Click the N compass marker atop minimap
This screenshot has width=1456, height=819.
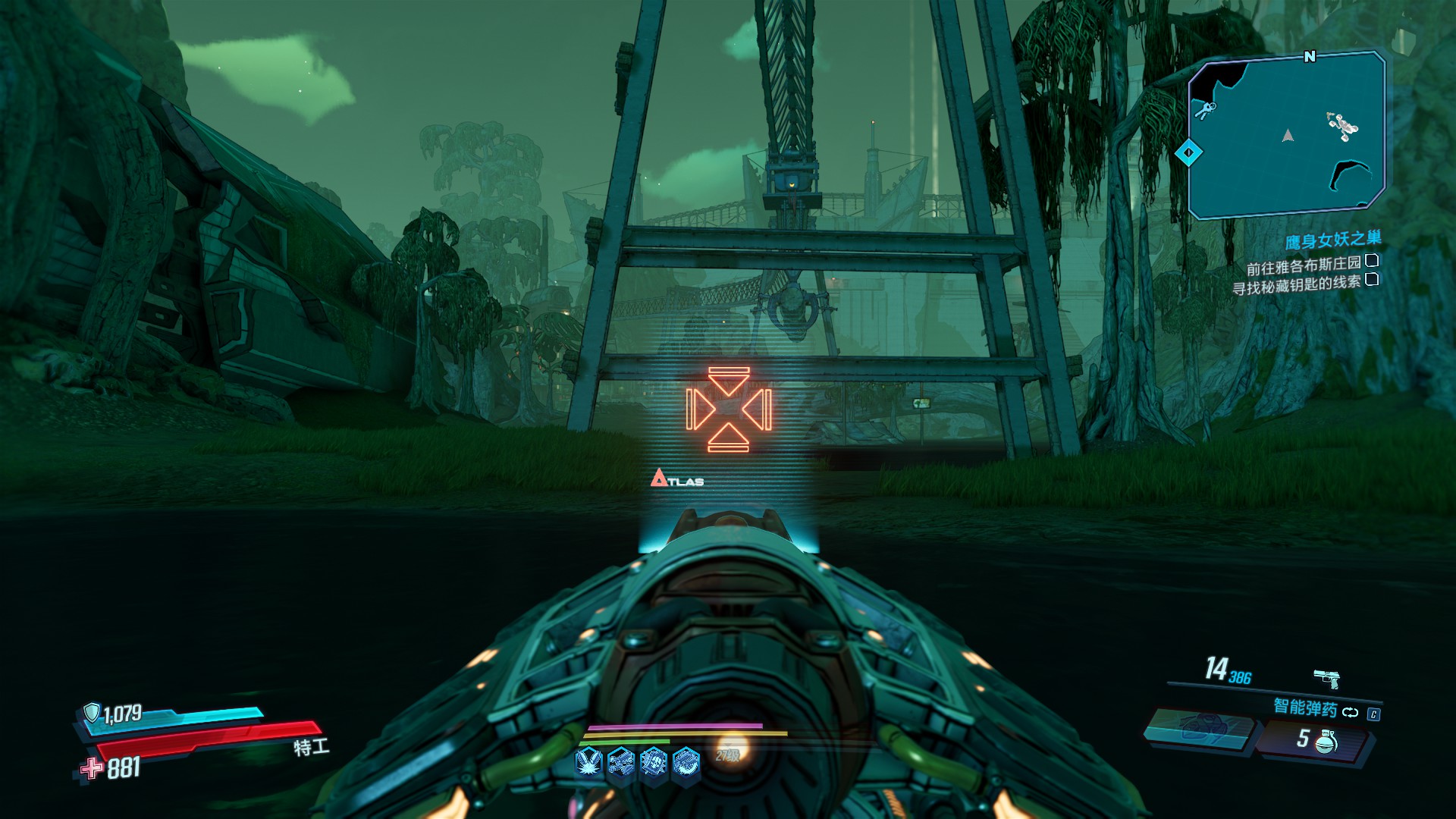(1310, 57)
